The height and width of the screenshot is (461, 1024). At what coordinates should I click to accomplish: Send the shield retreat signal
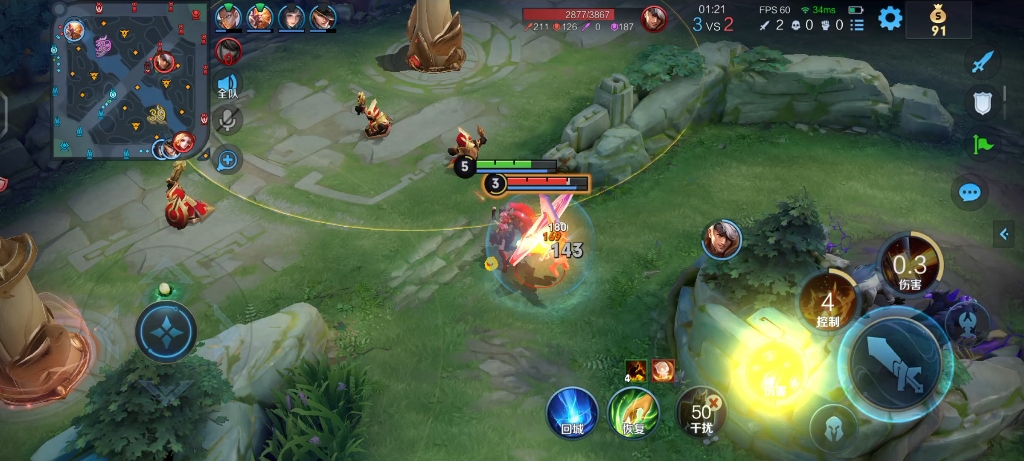pos(982,103)
